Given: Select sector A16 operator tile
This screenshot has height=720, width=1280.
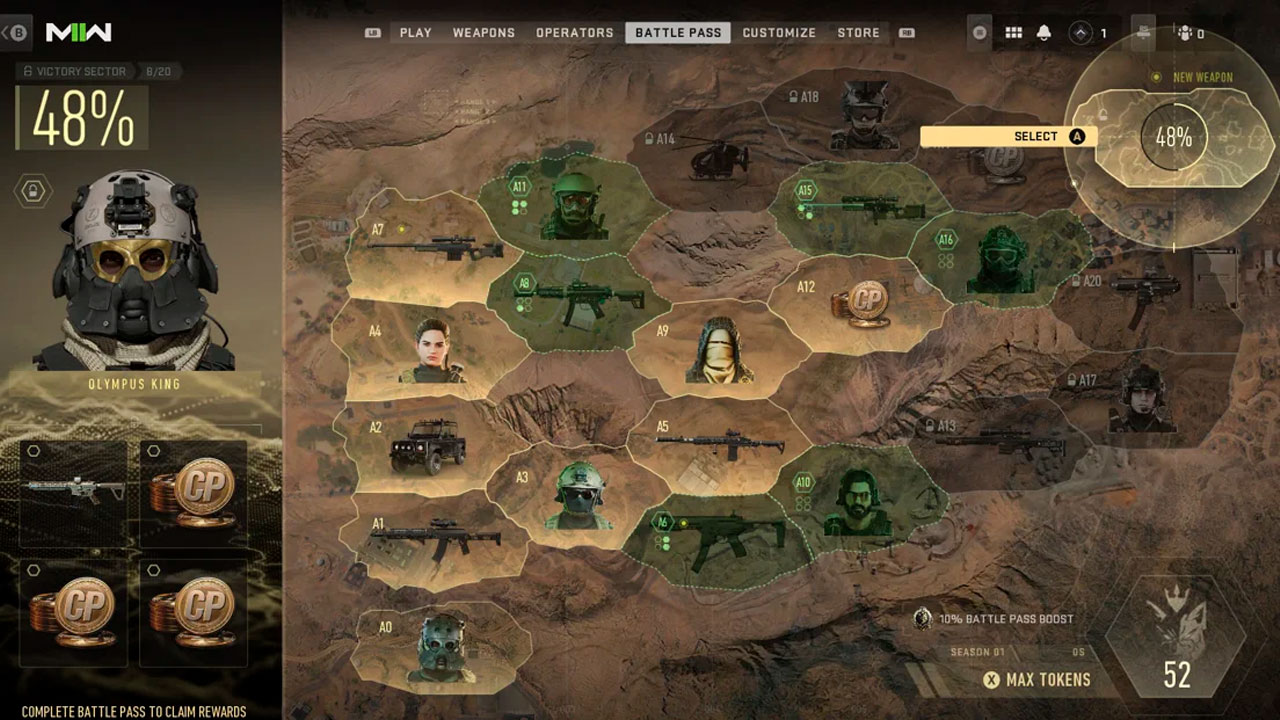Looking at the screenshot, I should coord(998,260).
